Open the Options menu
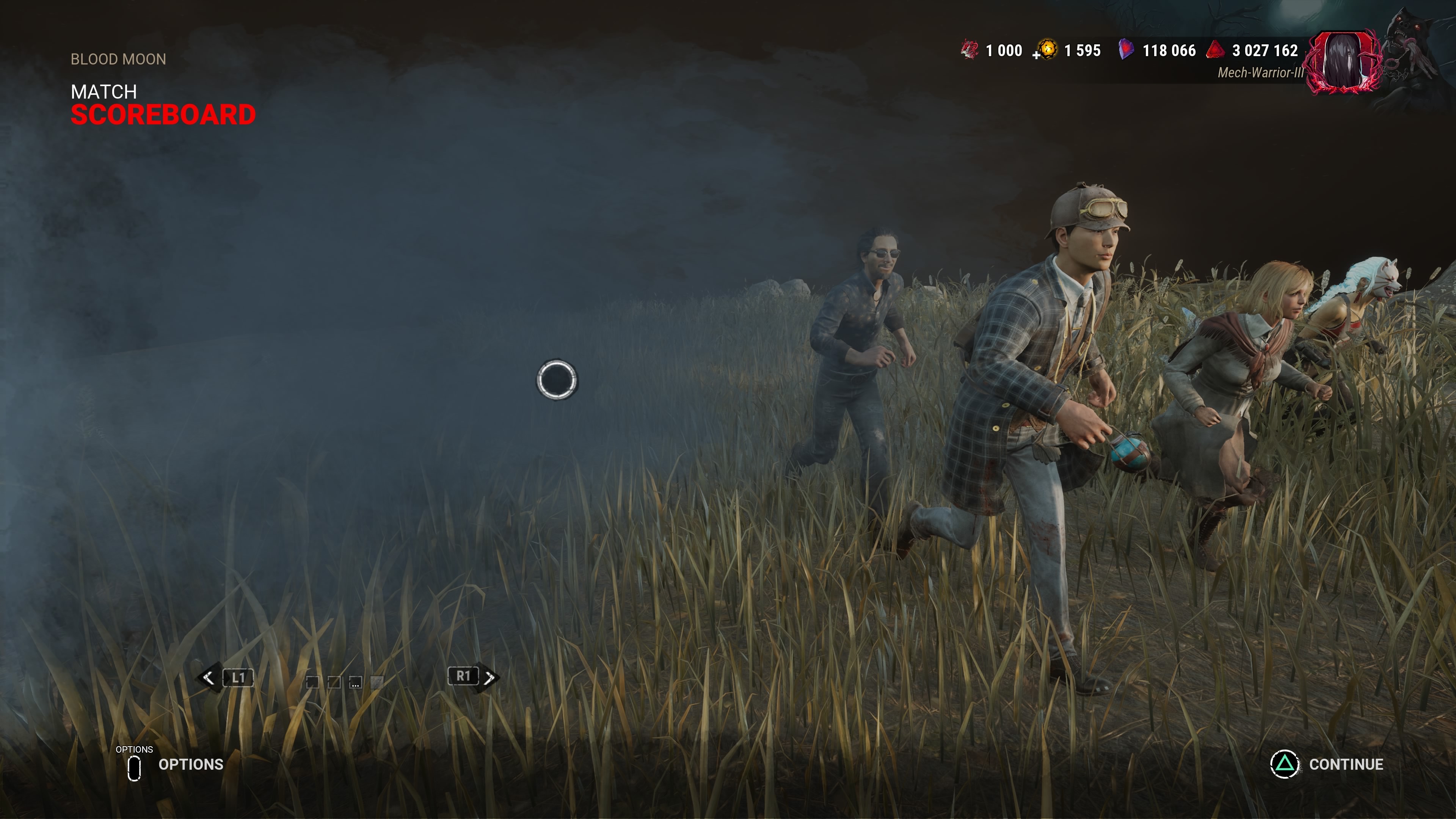1456x819 pixels. pyautogui.click(x=175, y=765)
